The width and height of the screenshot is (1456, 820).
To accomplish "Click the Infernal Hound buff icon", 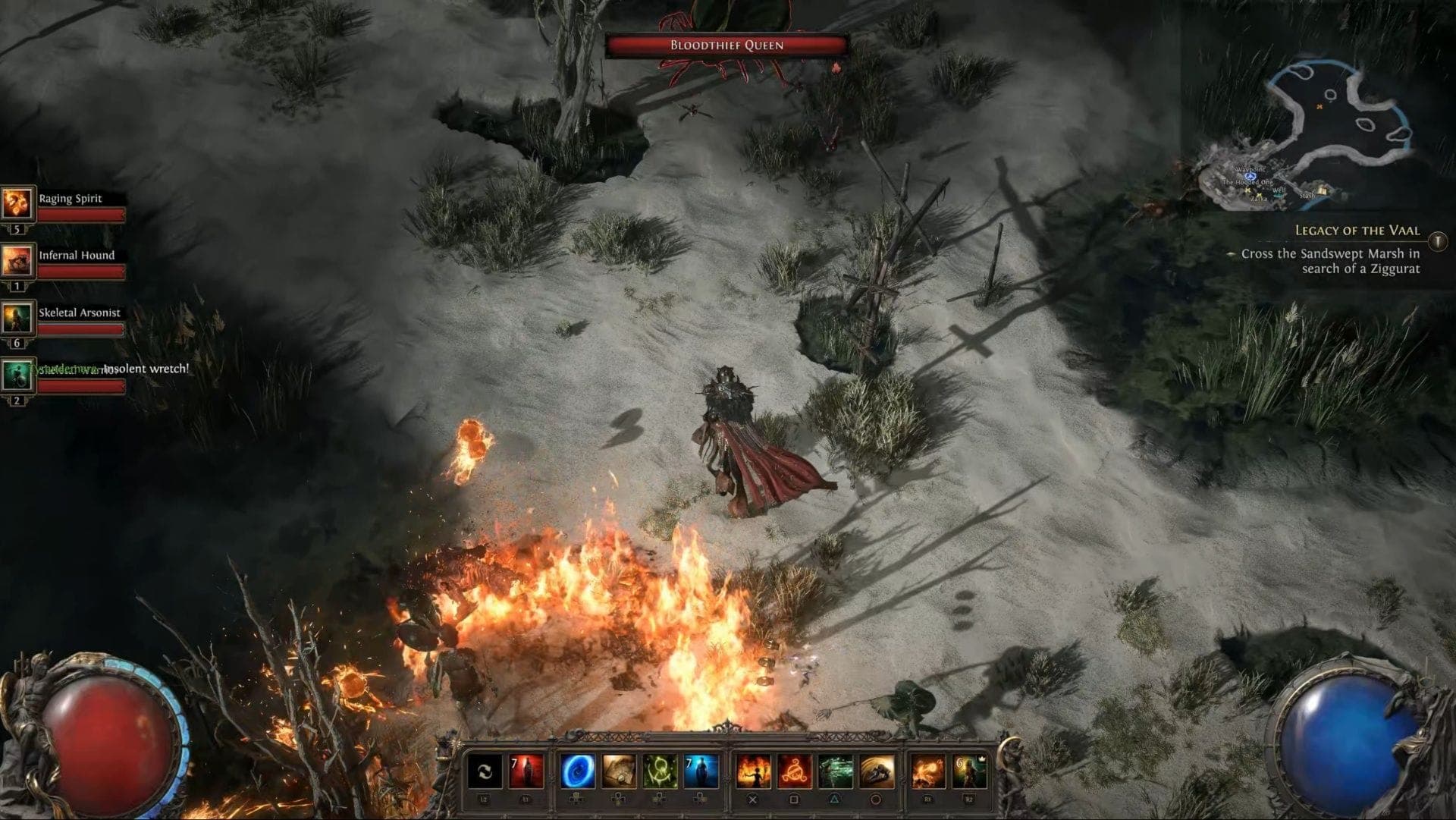I will [18, 259].
